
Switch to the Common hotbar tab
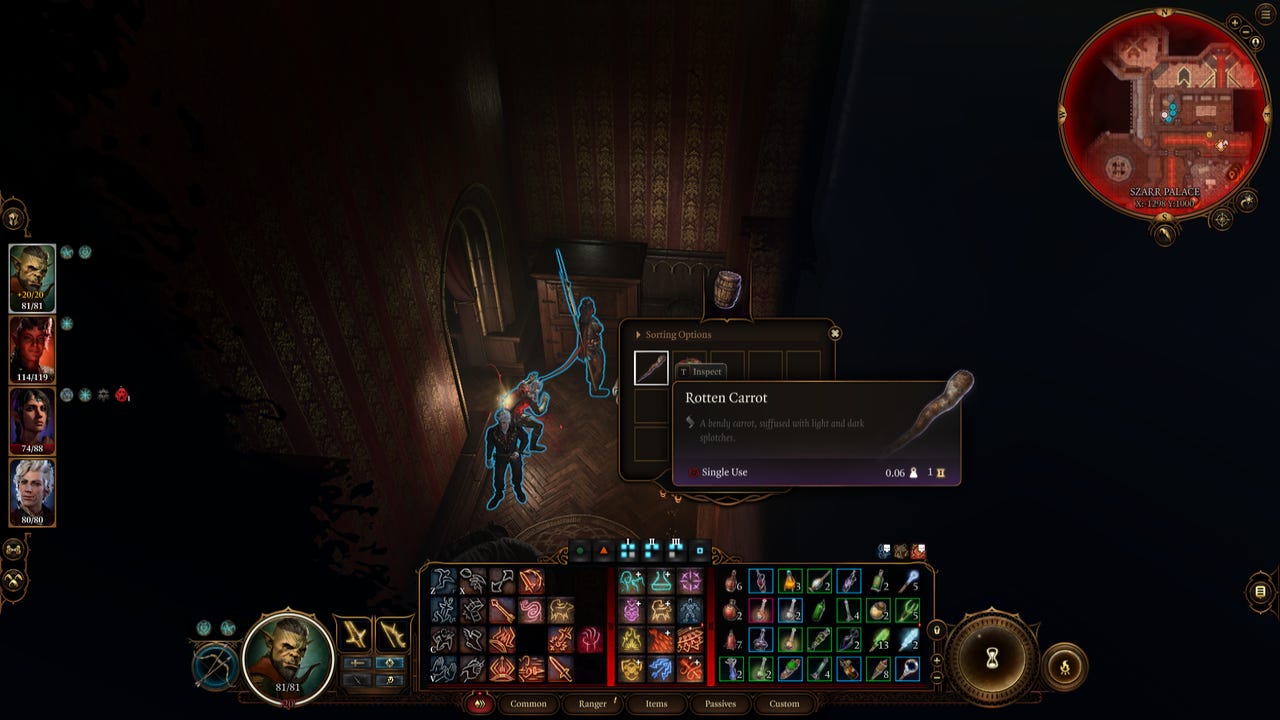point(528,704)
